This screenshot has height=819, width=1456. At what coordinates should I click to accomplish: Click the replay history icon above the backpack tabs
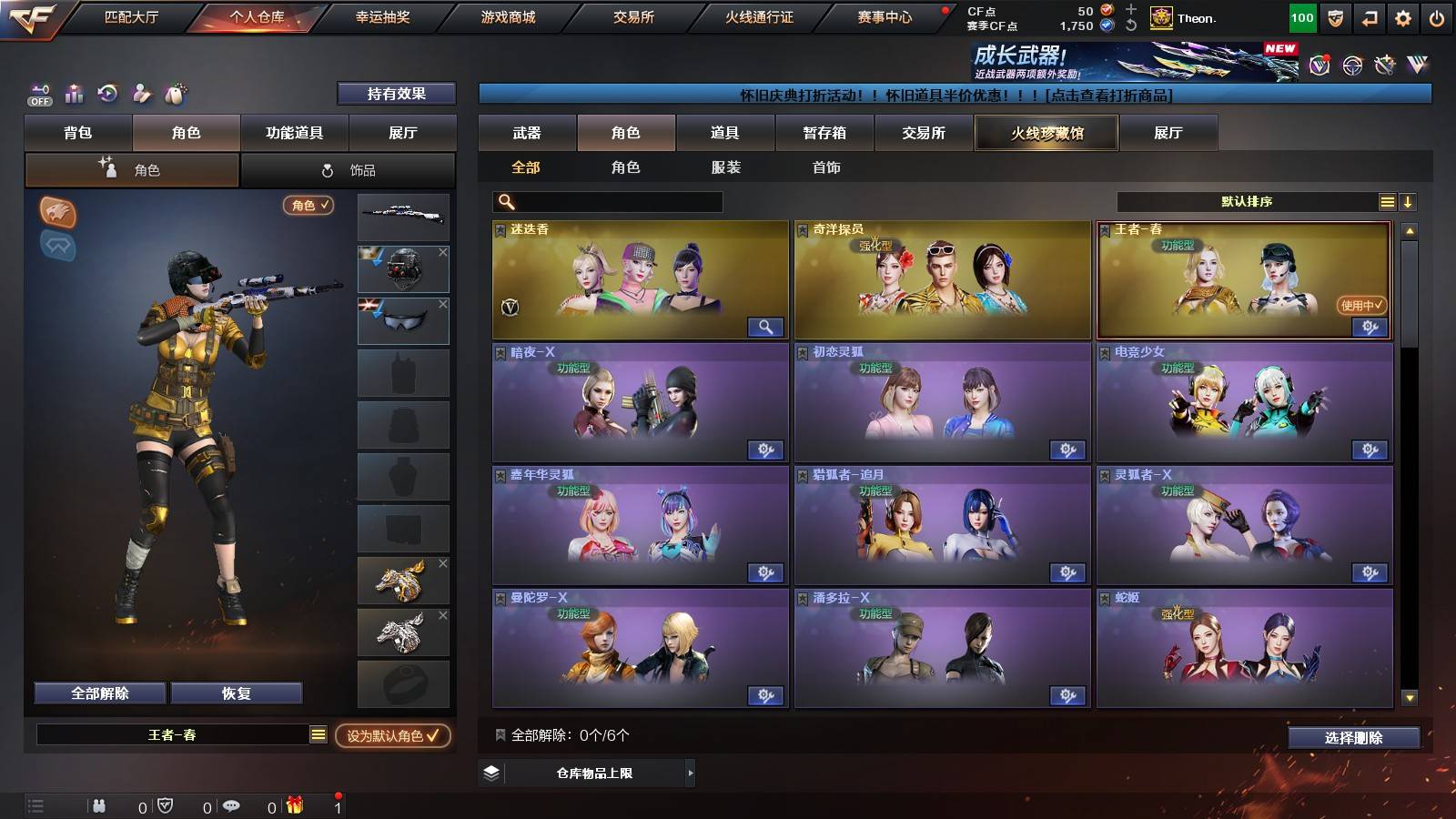tap(106, 94)
